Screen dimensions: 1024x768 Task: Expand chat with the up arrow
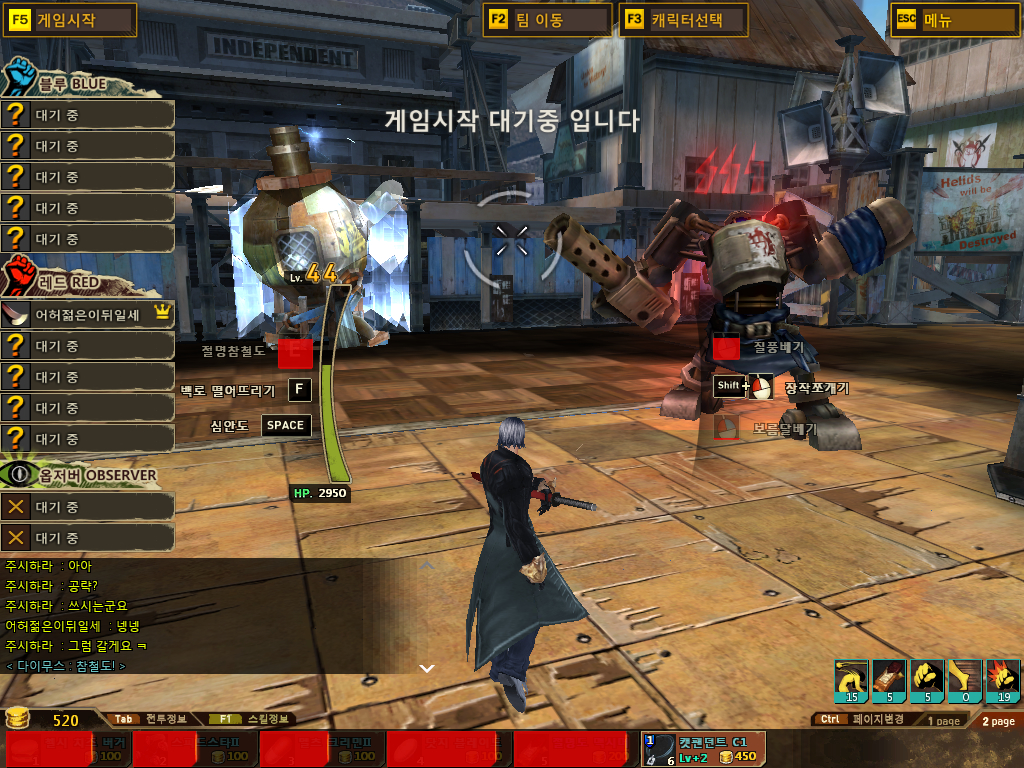tap(426, 567)
